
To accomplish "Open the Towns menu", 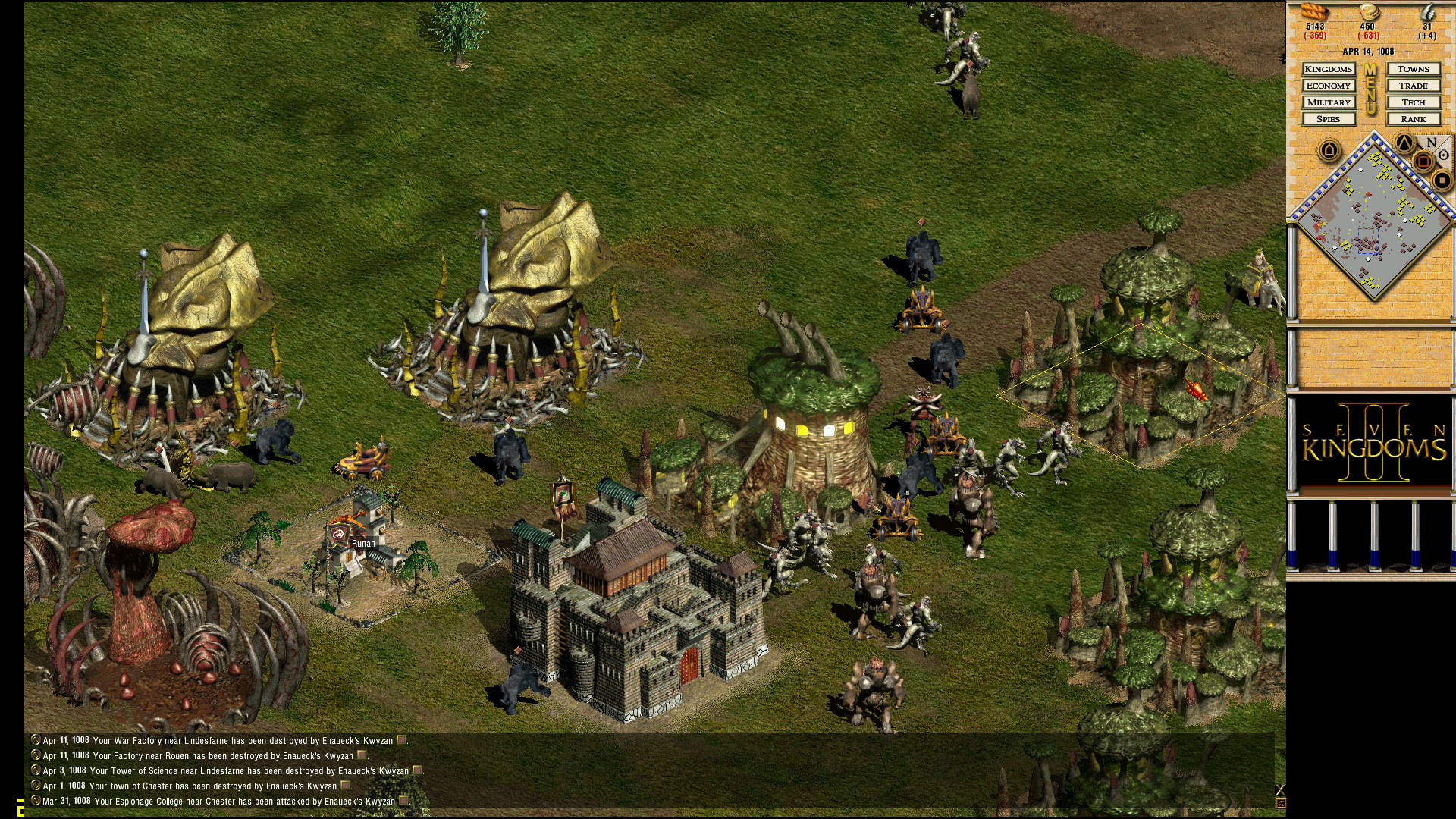I will click(1414, 69).
